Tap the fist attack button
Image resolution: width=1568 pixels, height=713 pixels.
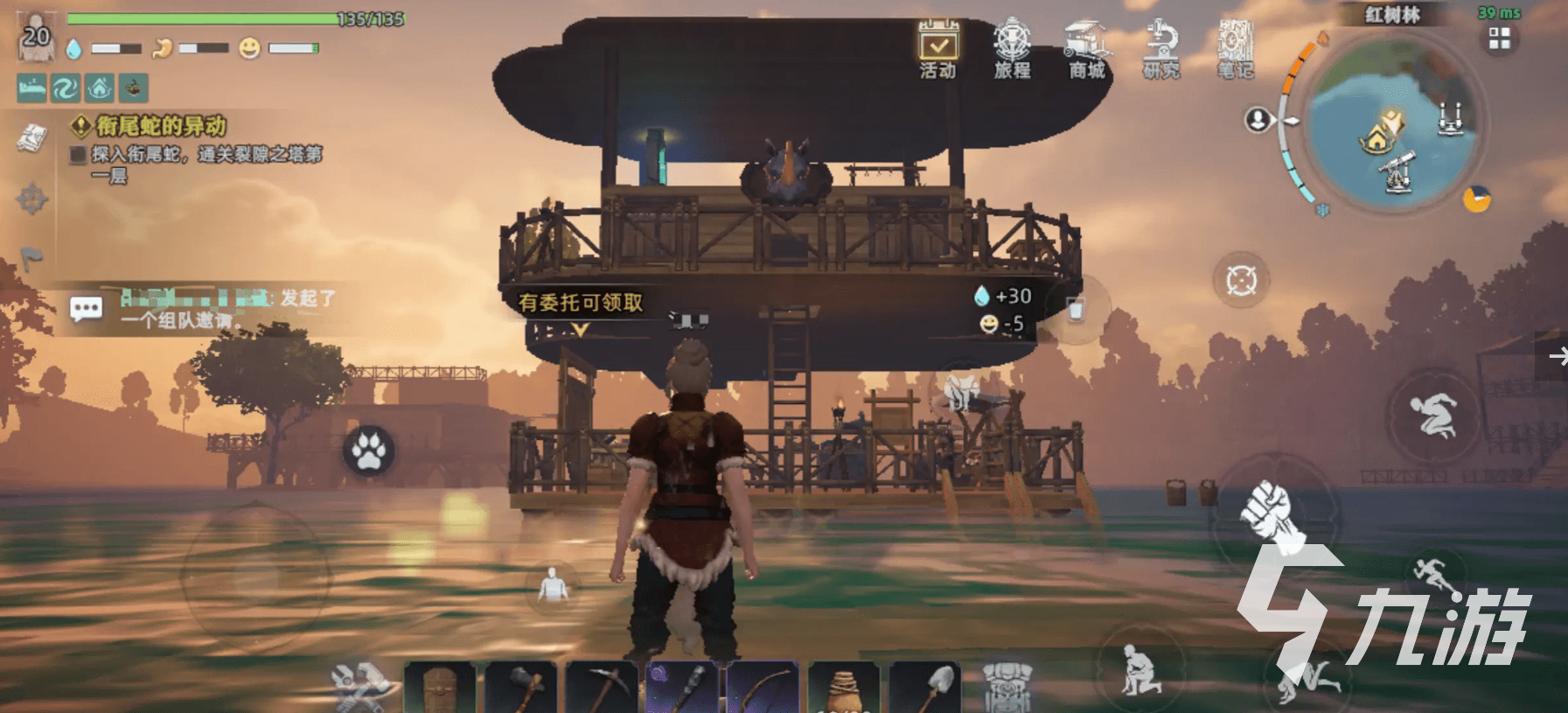point(1271,510)
